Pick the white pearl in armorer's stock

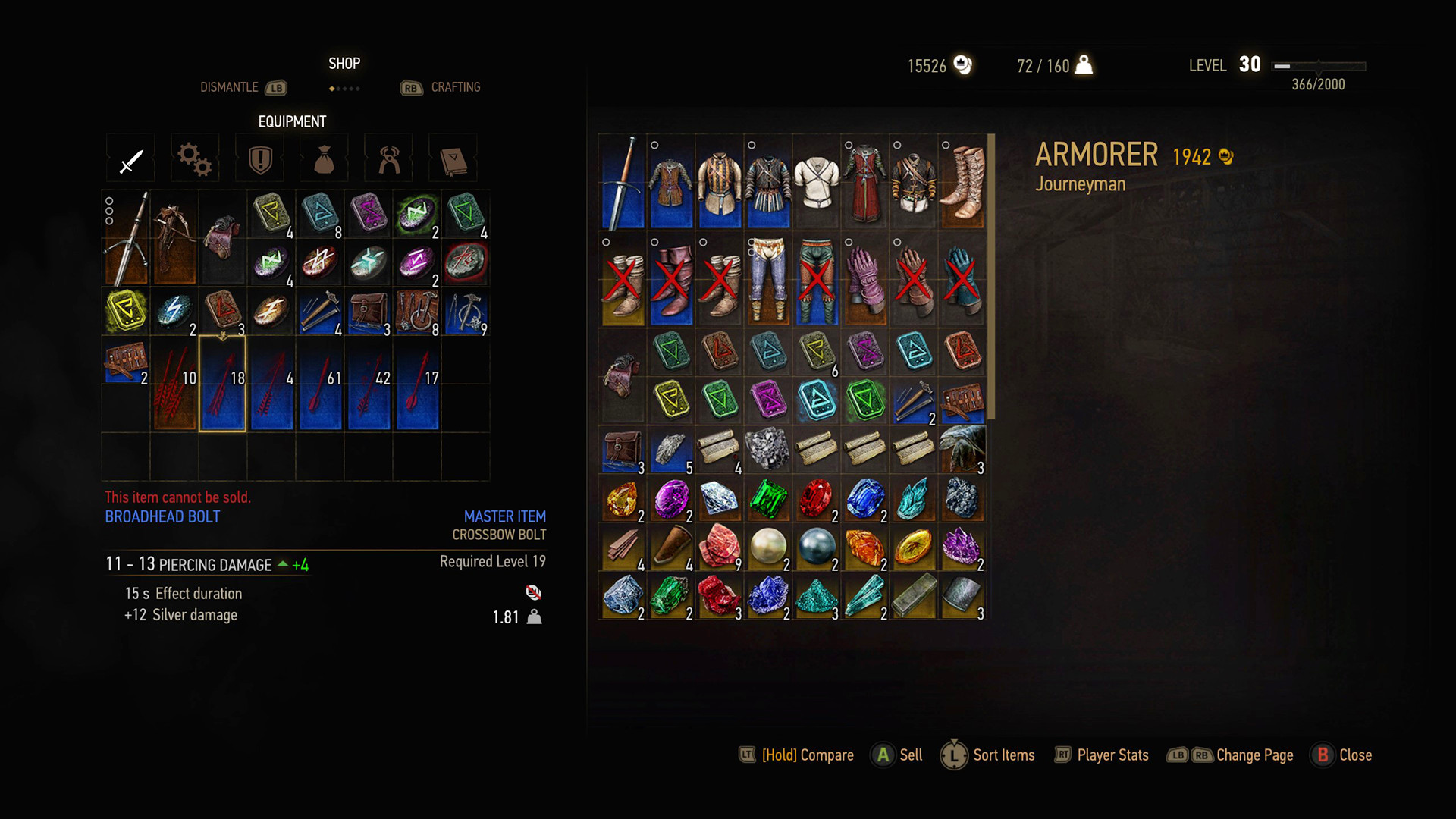tap(768, 547)
